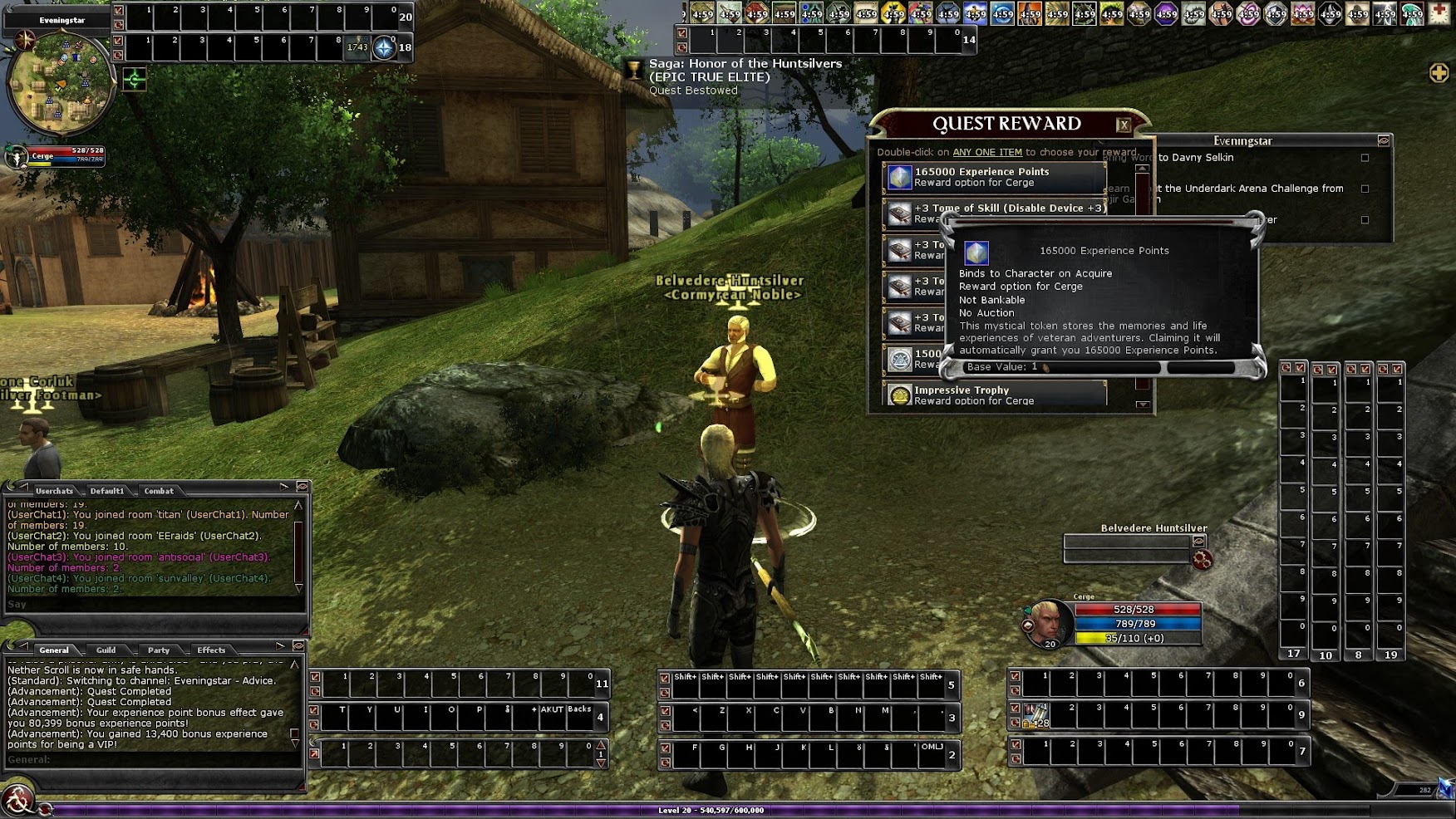The height and width of the screenshot is (819, 1456).
Task: Click the yellow plus icon near top-right
Action: tap(1439, 73)
